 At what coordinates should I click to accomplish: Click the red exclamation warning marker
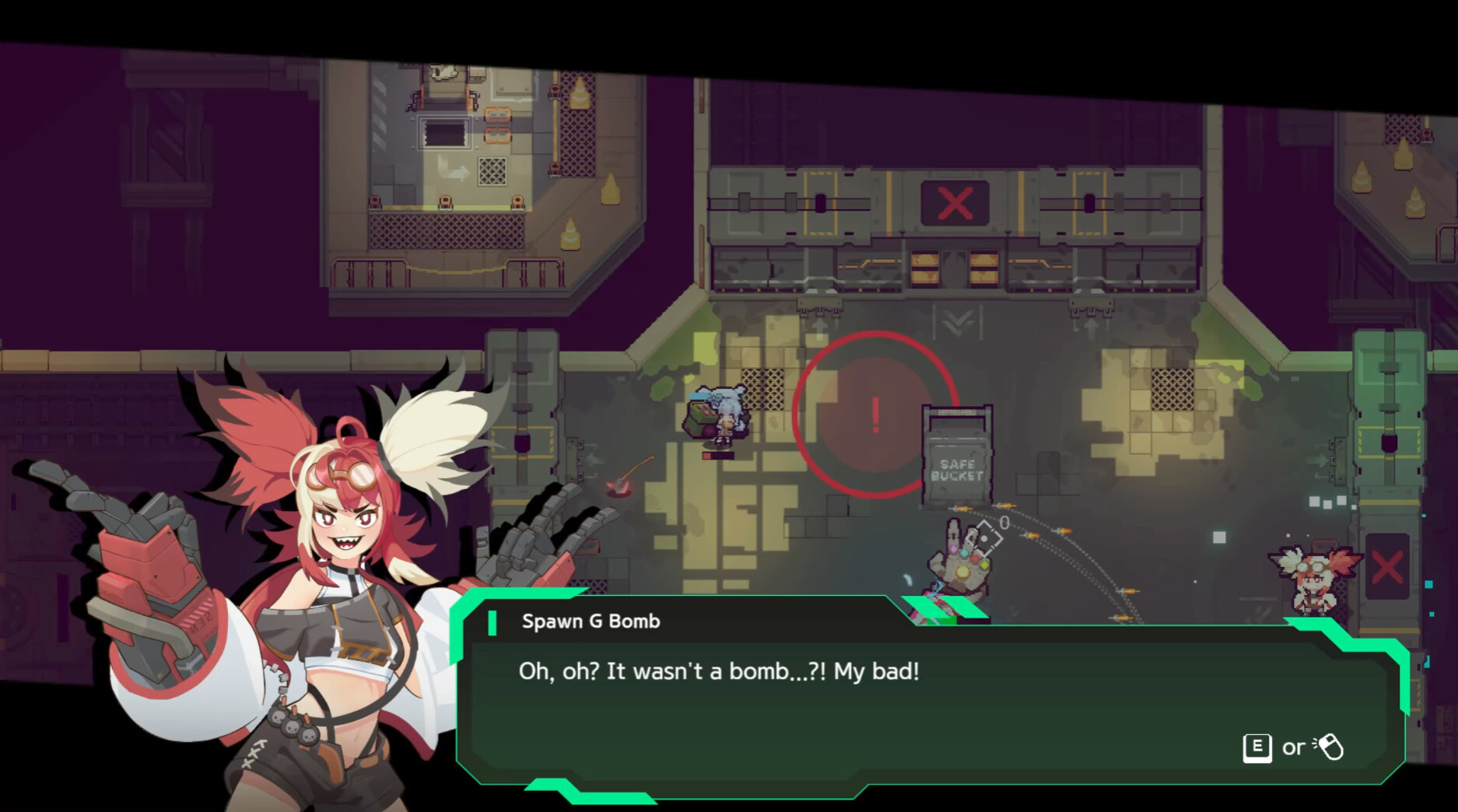click(875, 416)
